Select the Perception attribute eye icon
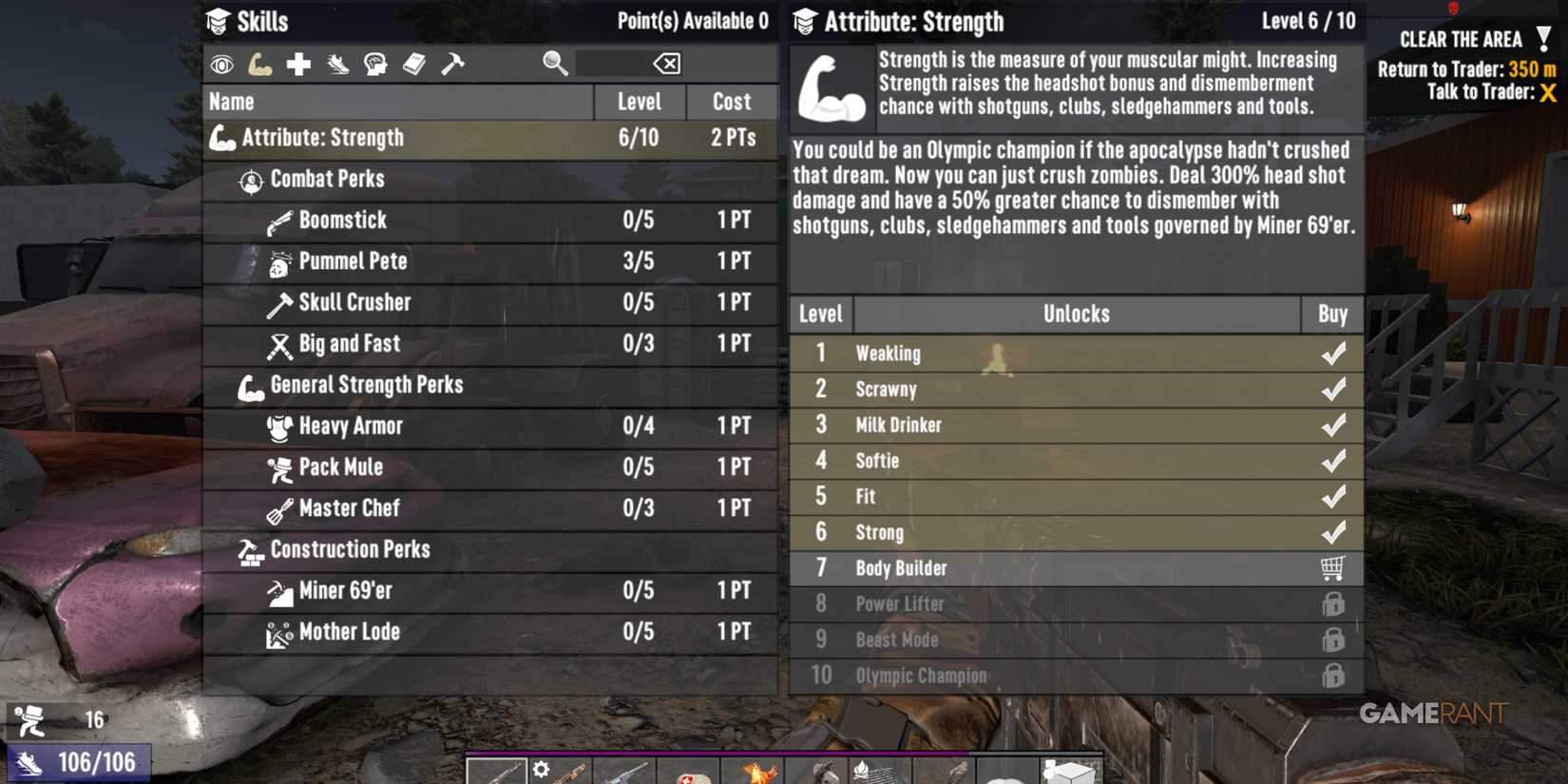The height and width of the screenshot is (784, 1568). (x=221, y=63)
